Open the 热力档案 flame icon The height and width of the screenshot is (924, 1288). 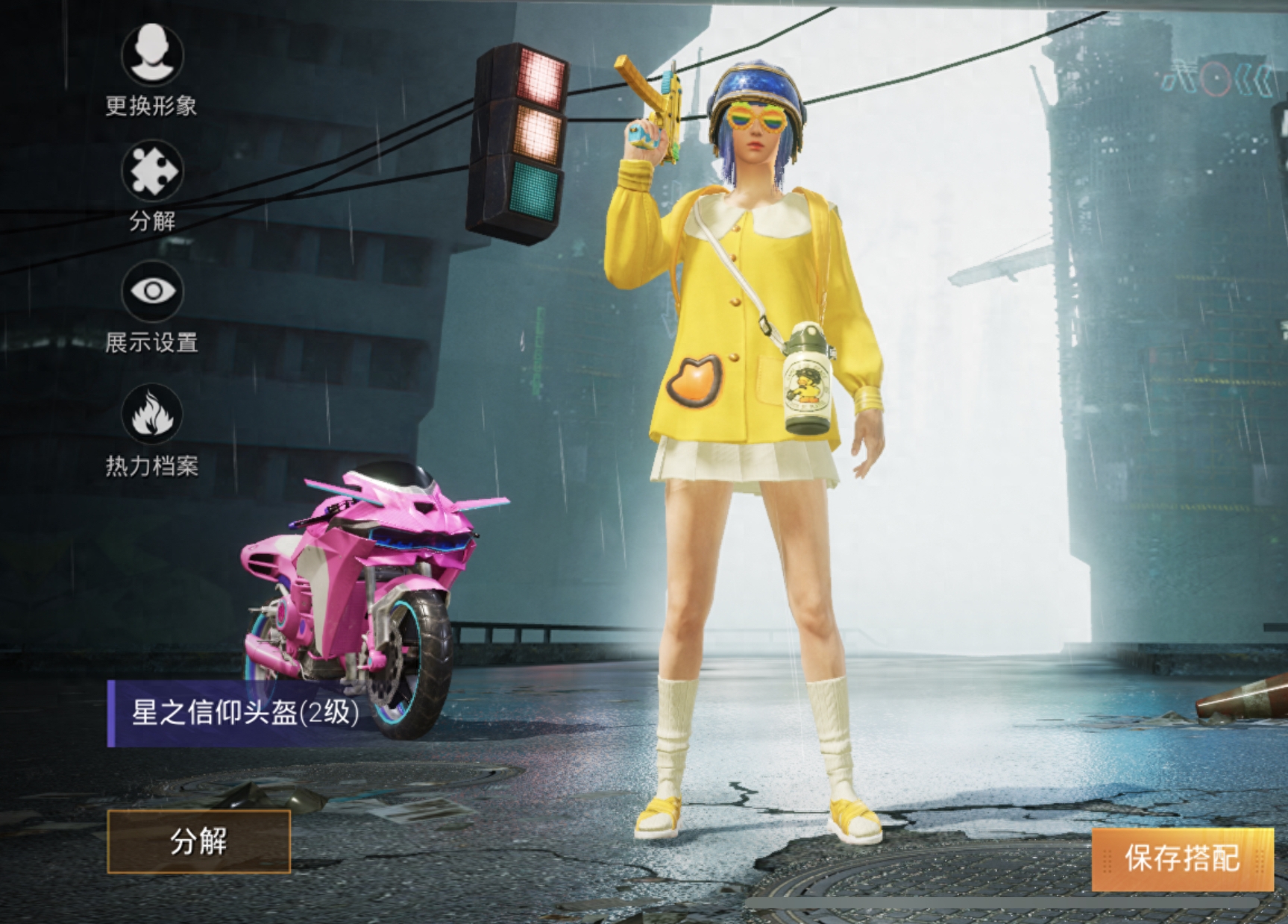(152, 415)
